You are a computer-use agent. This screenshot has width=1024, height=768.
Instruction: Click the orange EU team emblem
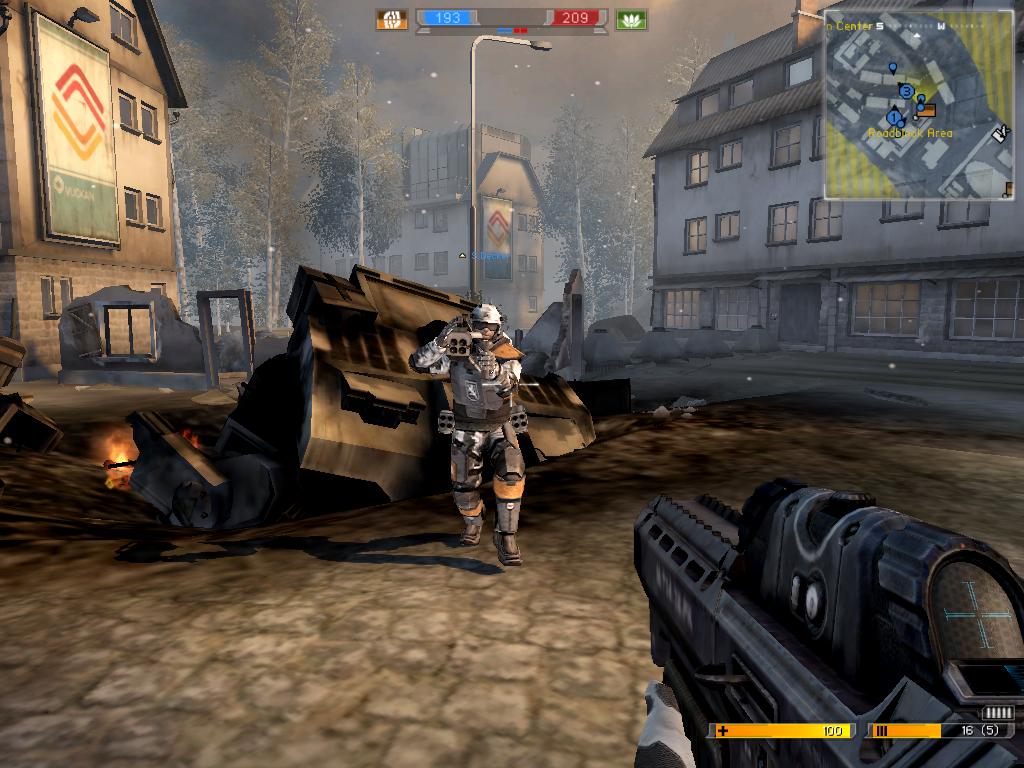392,19
